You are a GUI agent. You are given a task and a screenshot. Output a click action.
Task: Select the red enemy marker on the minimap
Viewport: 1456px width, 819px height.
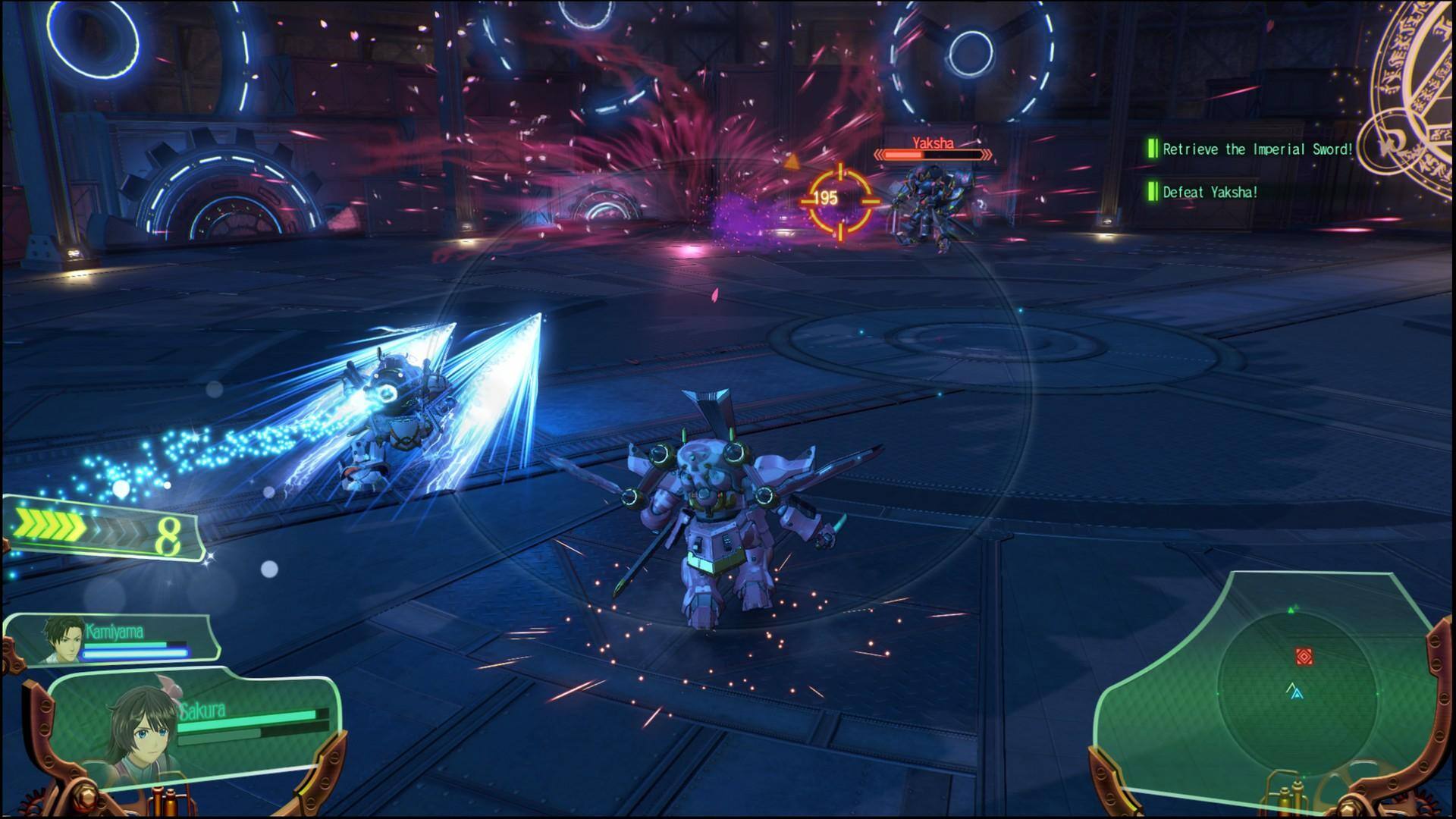point(1303,655)
